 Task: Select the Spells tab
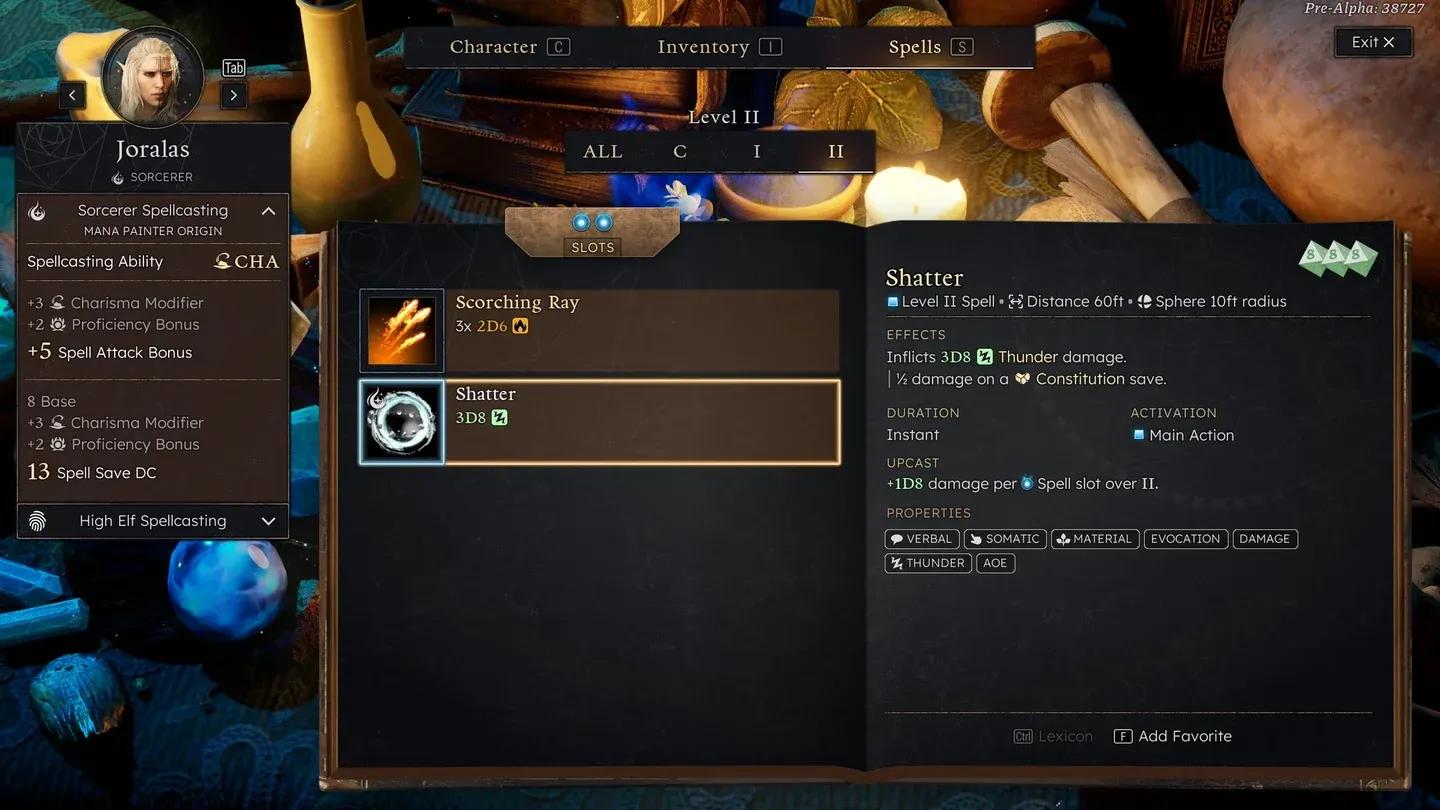[x=930, y=47]
